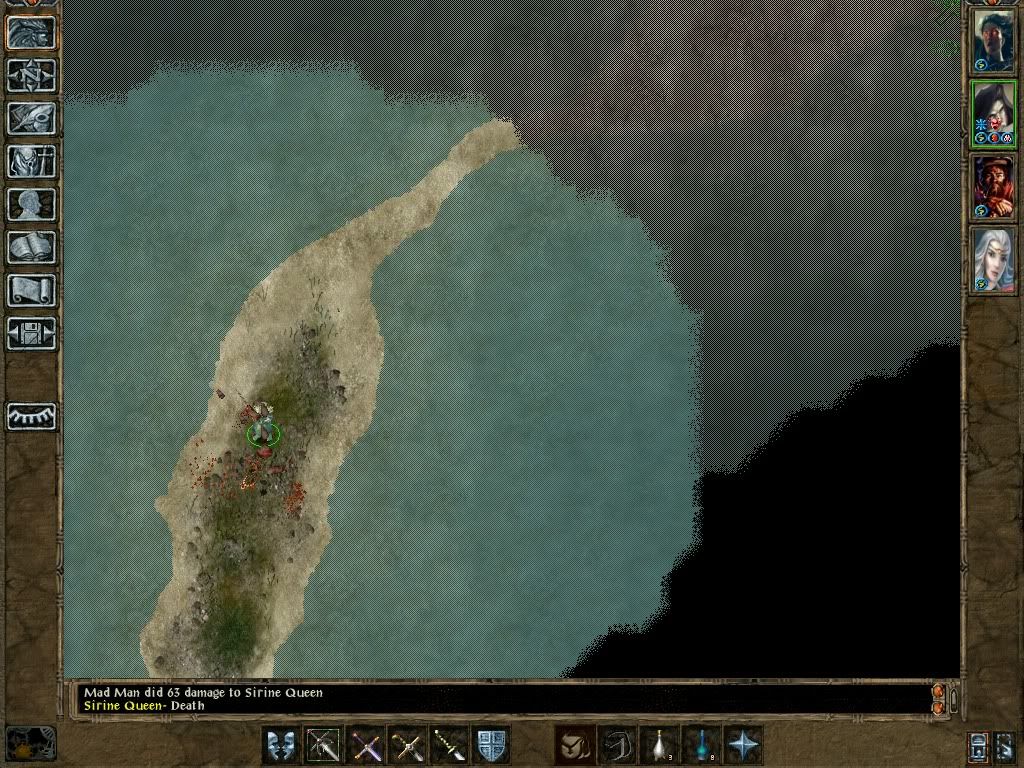Open the journal with quill icon
This screenshot has width=1024, height=768.
(x=31, y=118)
